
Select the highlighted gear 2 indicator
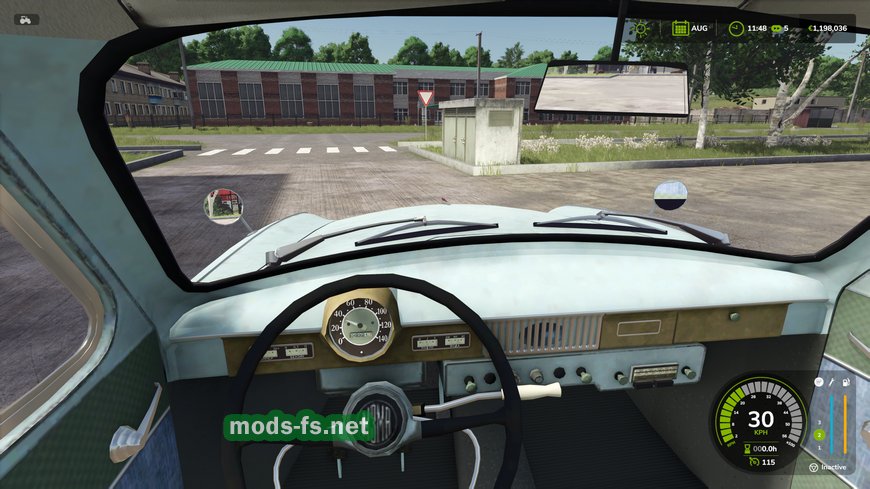818,435
